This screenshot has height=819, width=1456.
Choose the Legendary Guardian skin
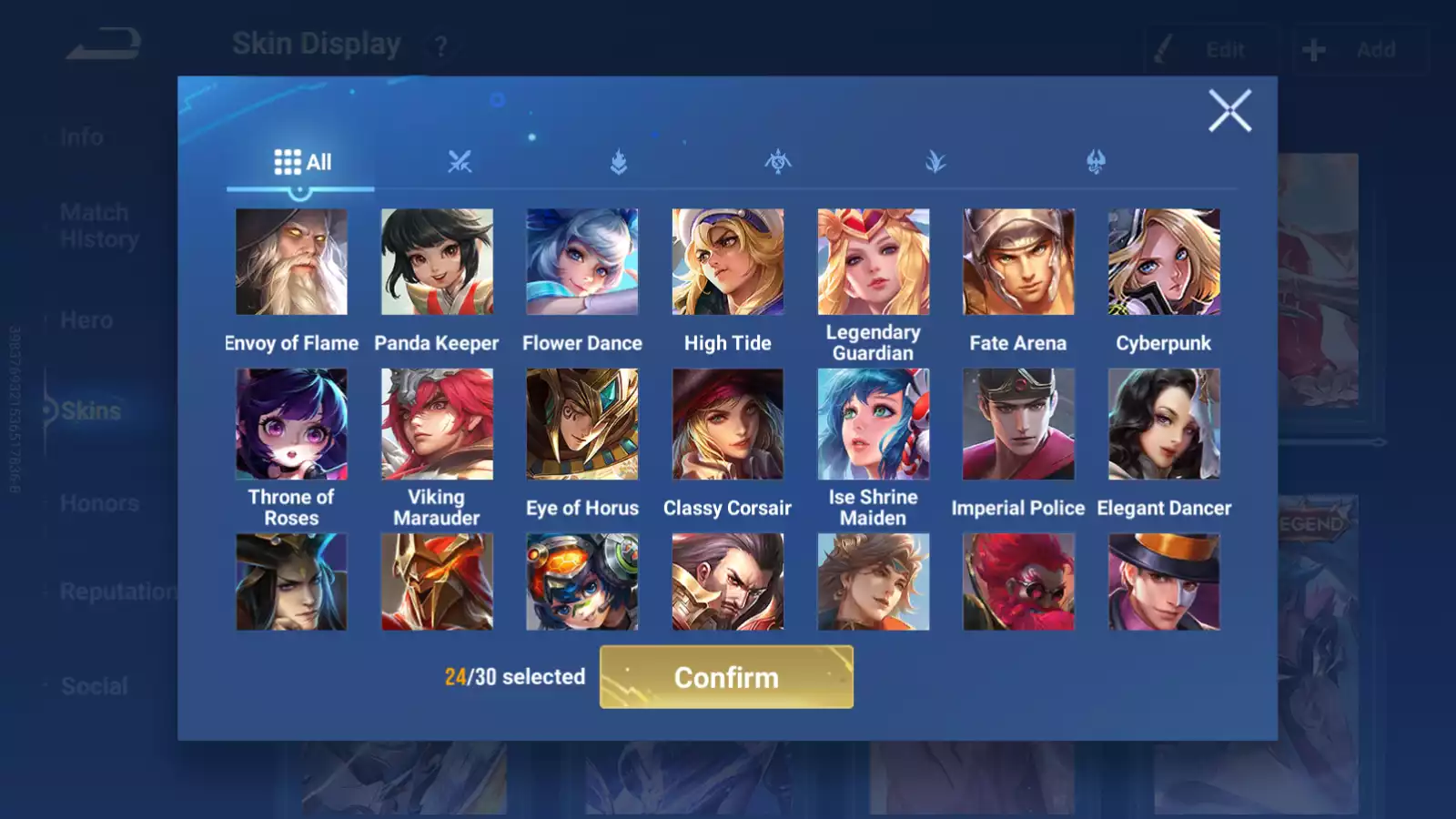(873, 262)
